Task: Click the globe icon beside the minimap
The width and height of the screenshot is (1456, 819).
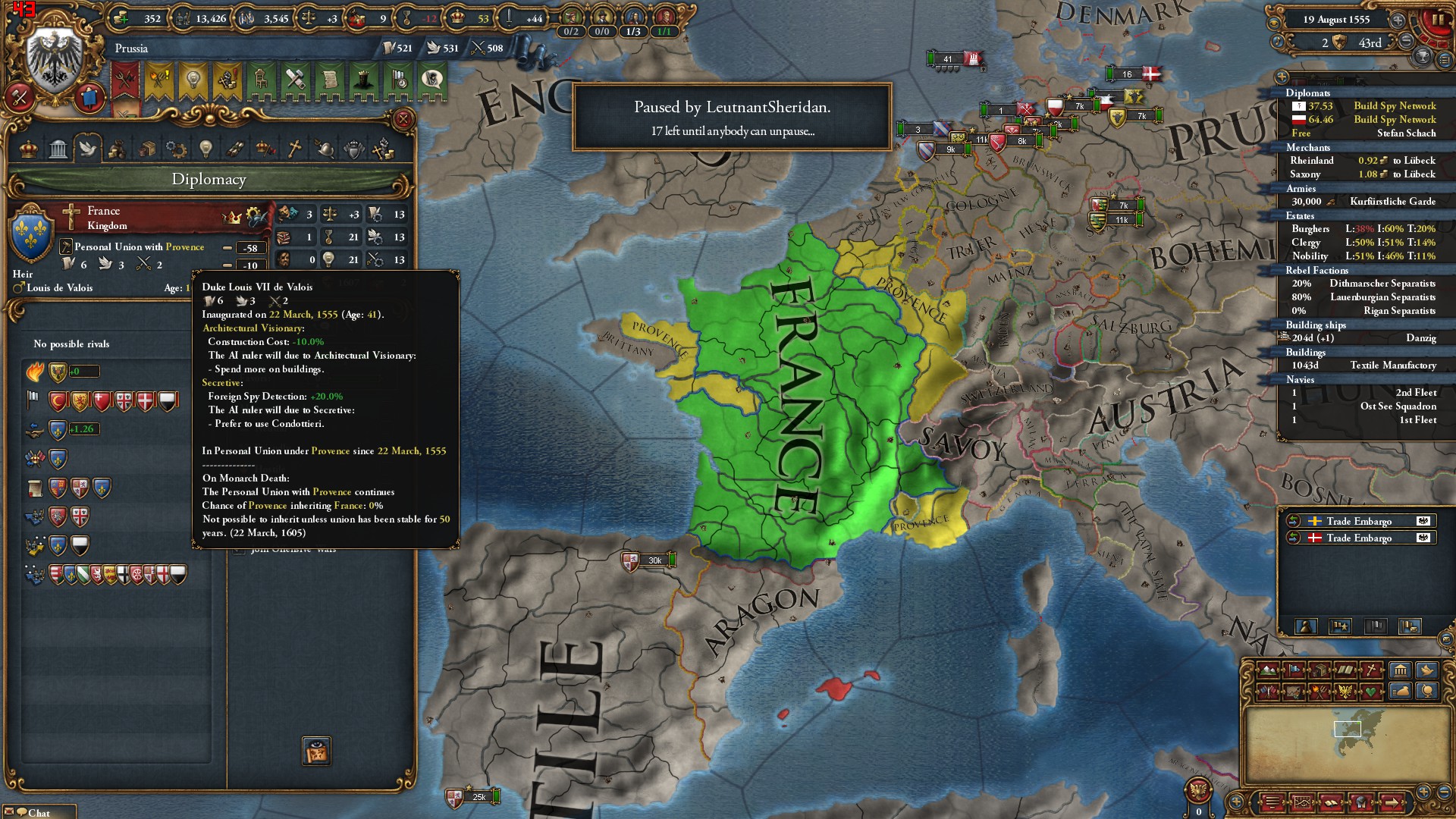Action: (x=1428, y=692)
